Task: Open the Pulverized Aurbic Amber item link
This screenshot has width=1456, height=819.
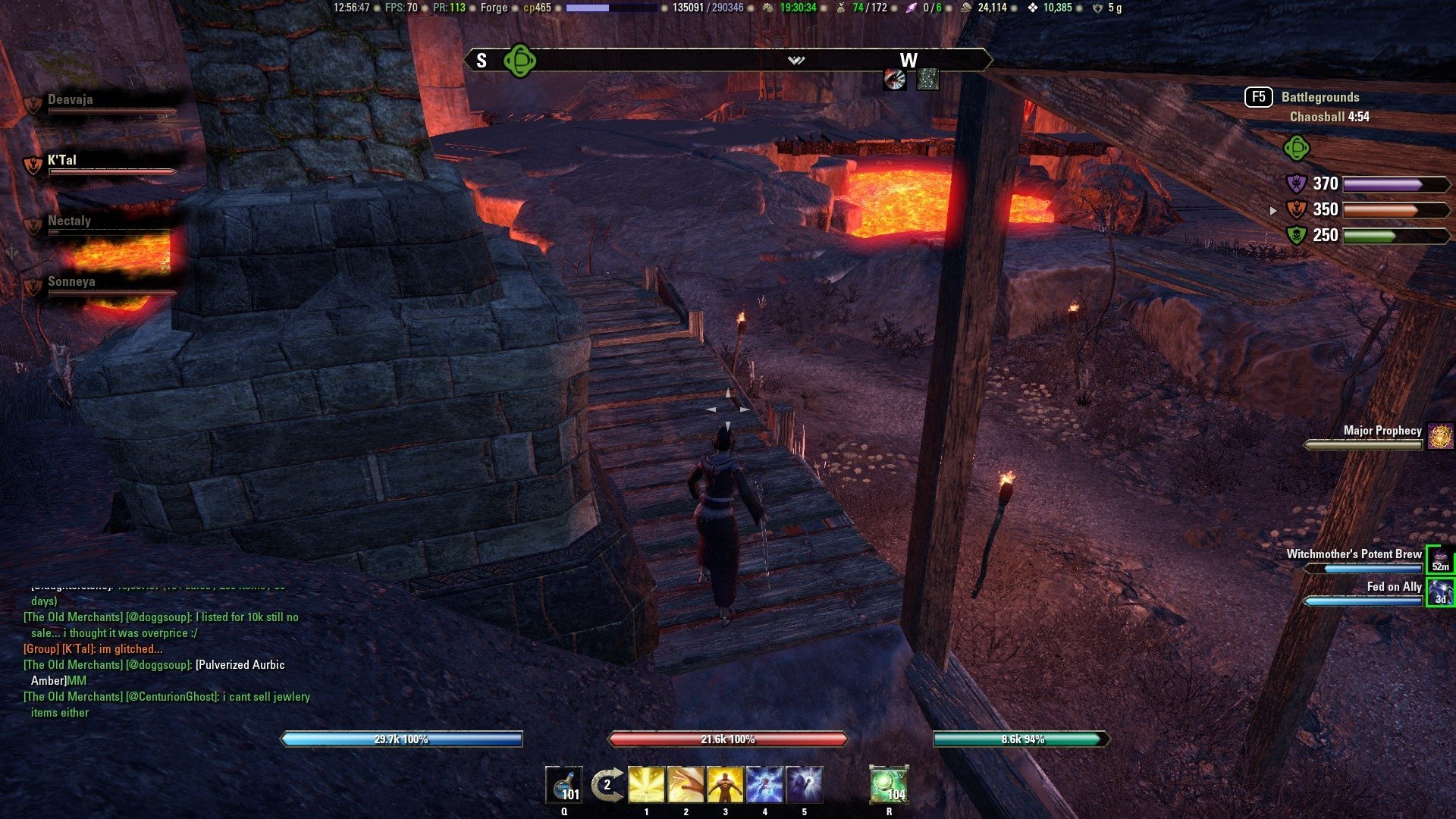Action: click(240, 665)
